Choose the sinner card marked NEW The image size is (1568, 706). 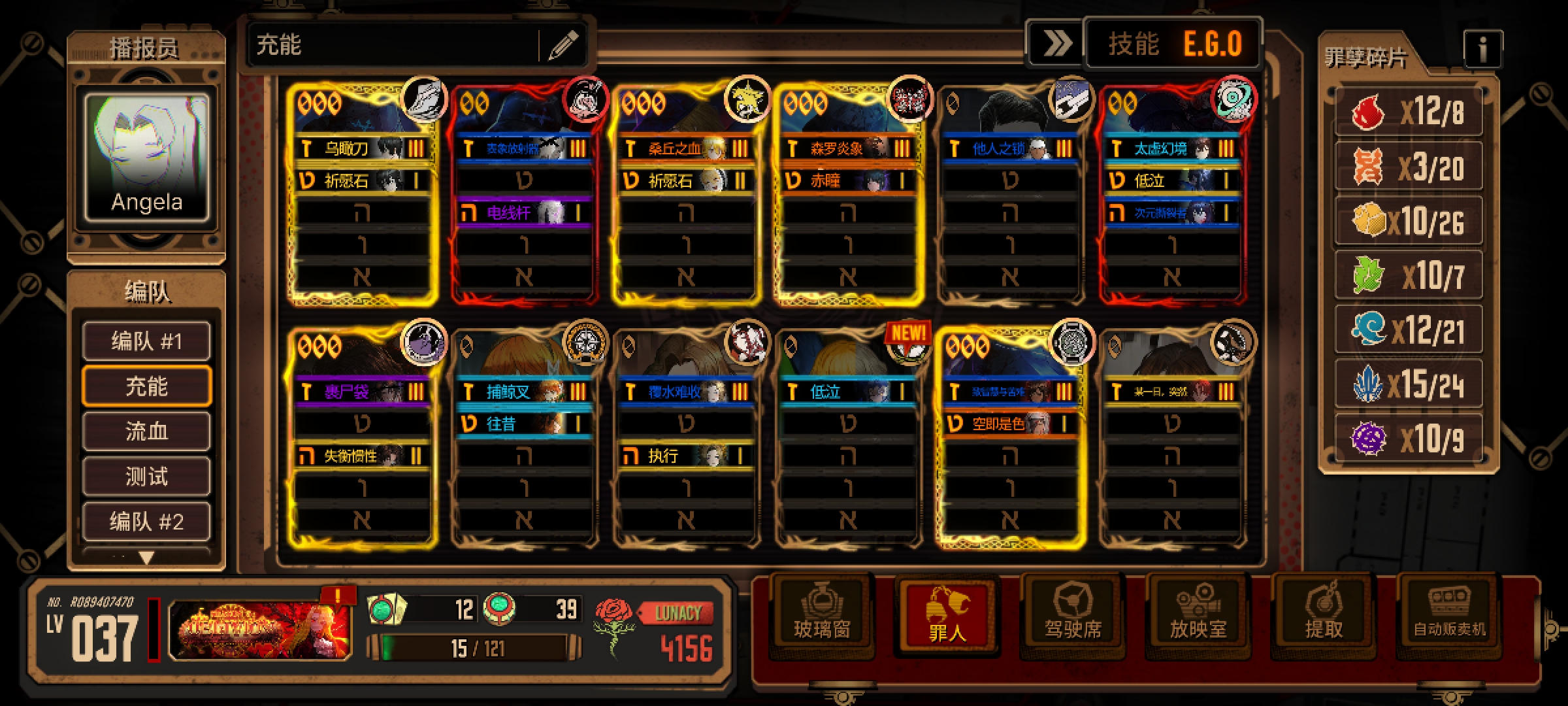pyautogui.click(x=847, y=438)
